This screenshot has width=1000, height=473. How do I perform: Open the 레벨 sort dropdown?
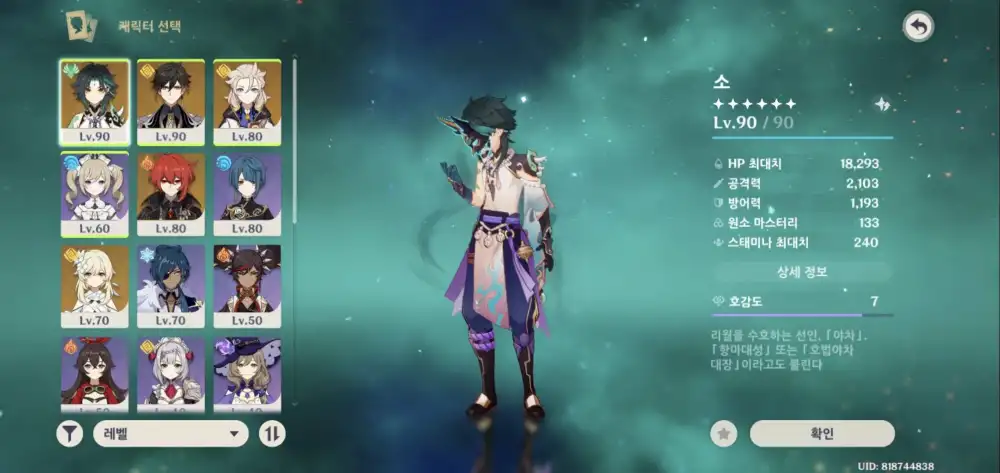[170, 433]
